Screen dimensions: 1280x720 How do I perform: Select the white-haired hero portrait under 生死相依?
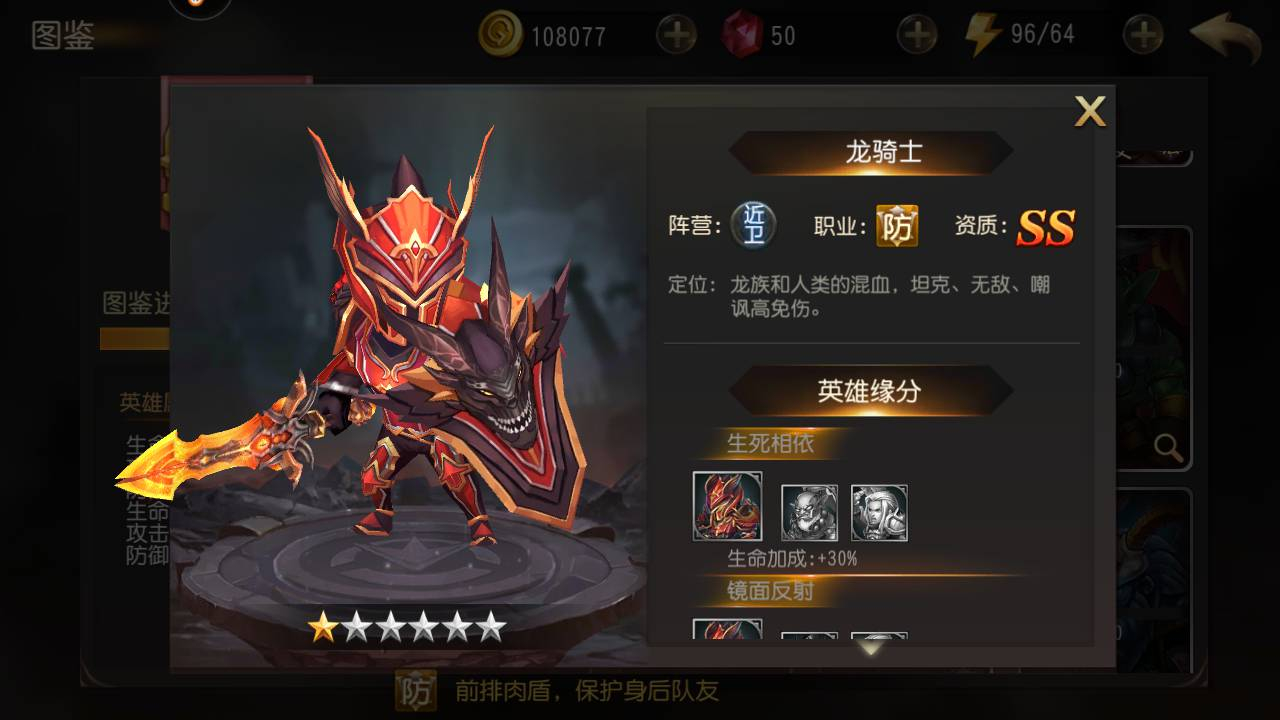[x=879, y=513]
